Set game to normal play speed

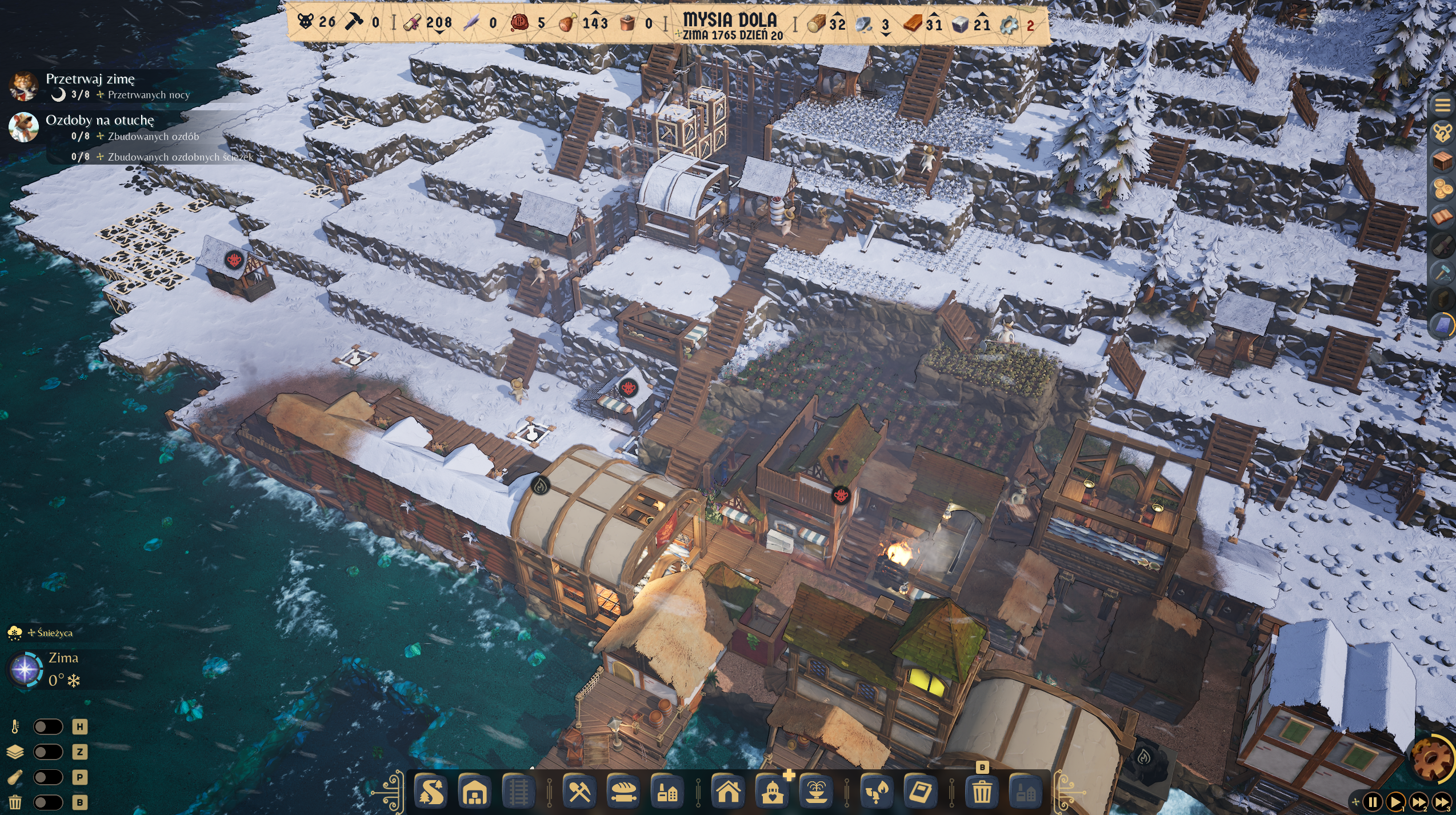pyautogui.click(x=1395, y=802)
